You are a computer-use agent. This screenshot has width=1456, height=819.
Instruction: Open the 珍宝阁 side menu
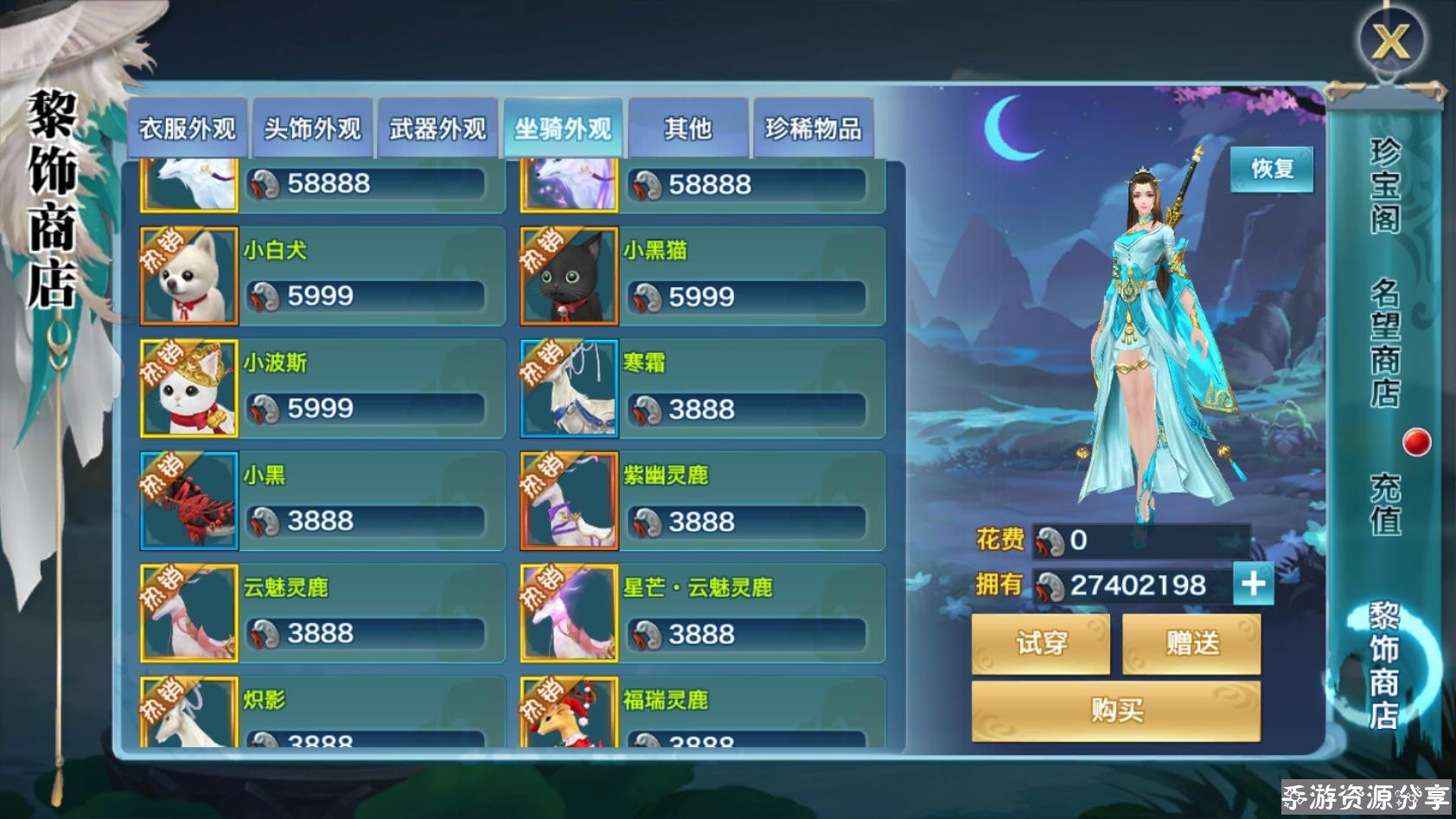coord(1384,186)
